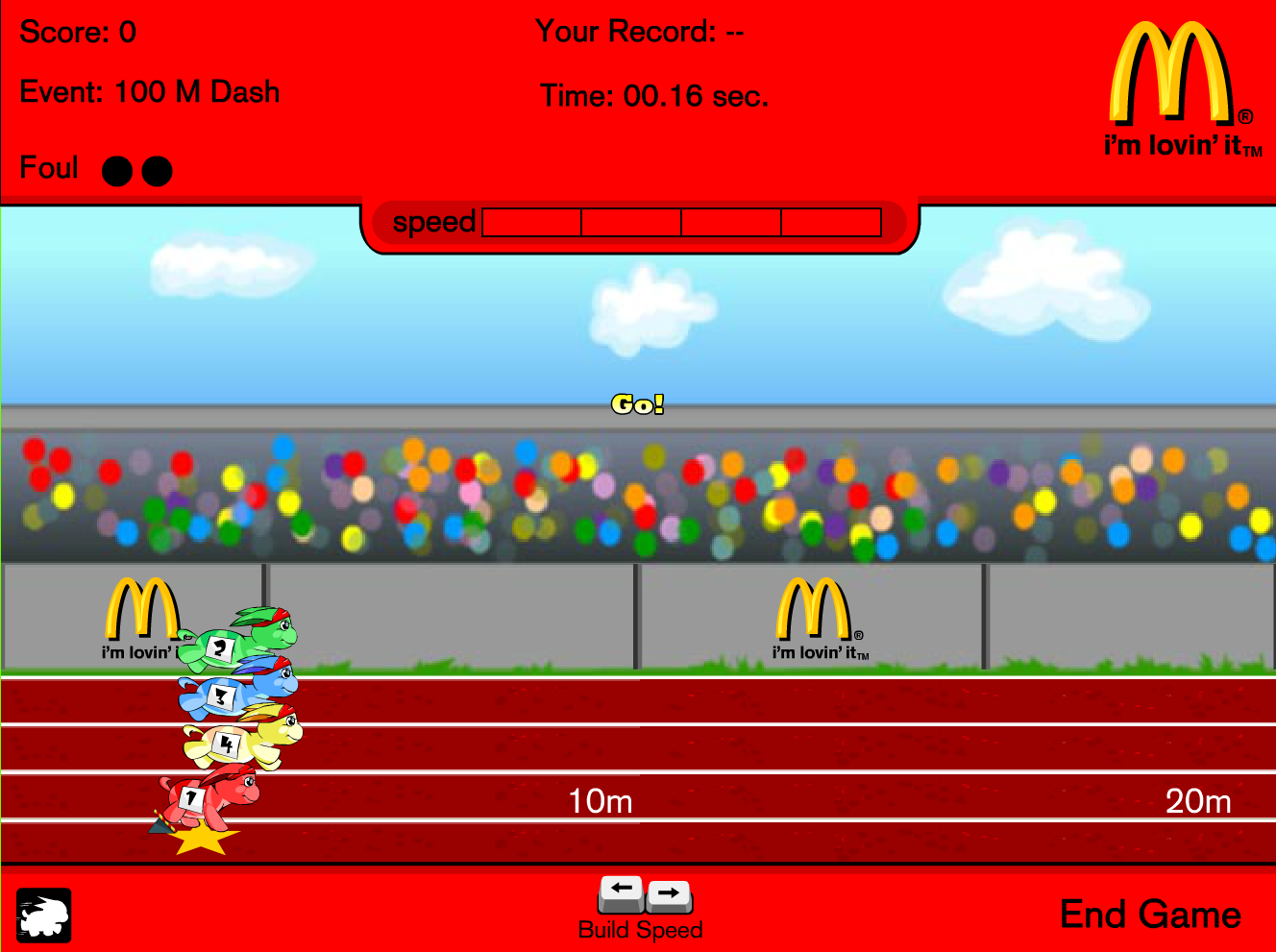1276x952 pixels.
Task: Click the "Go!" text above the crowd
Action: [x=638, y=404]
